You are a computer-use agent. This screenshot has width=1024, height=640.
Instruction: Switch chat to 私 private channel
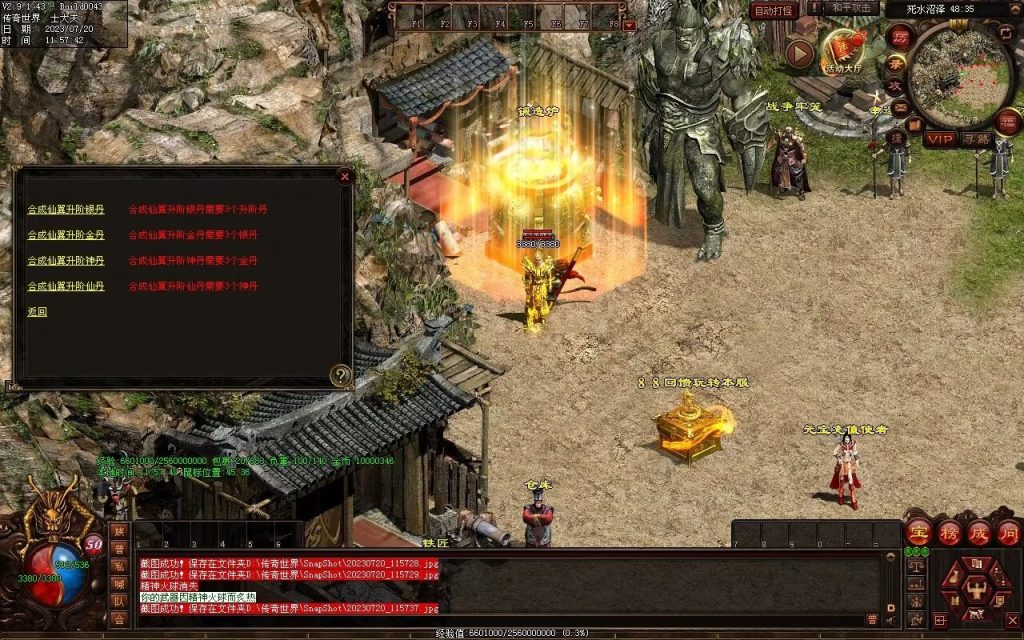point(119,566)
